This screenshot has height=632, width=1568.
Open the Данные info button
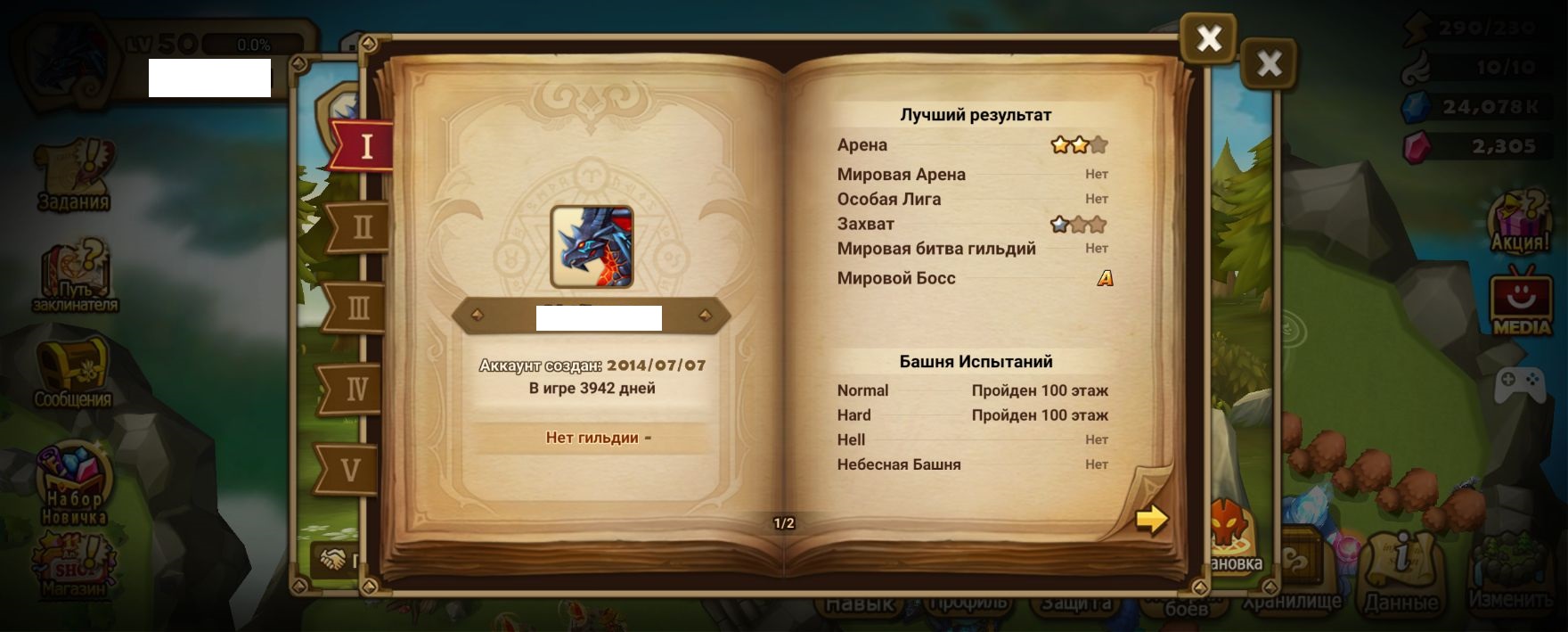coord(1401,570)
